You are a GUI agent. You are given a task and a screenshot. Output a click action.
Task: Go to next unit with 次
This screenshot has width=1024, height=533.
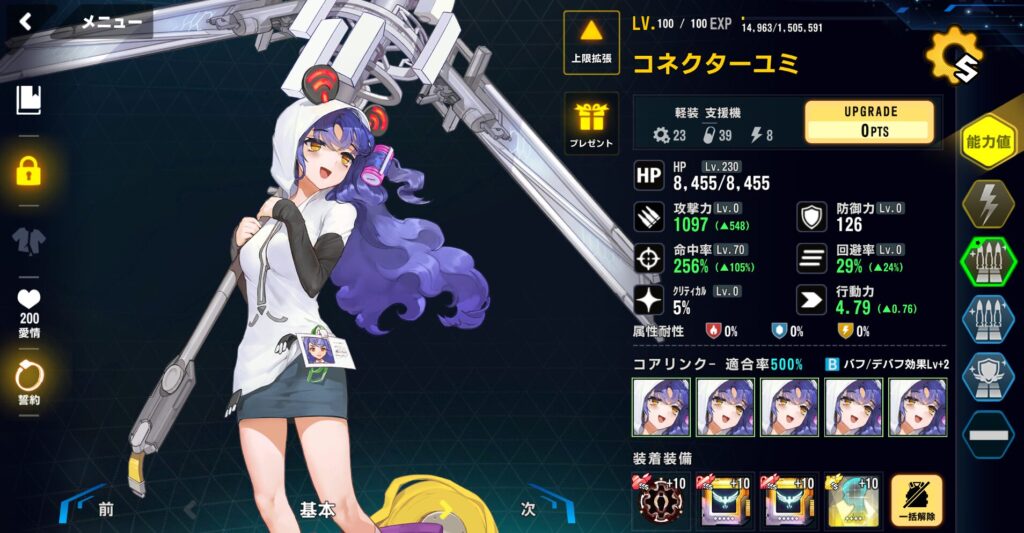click(527, 508)
